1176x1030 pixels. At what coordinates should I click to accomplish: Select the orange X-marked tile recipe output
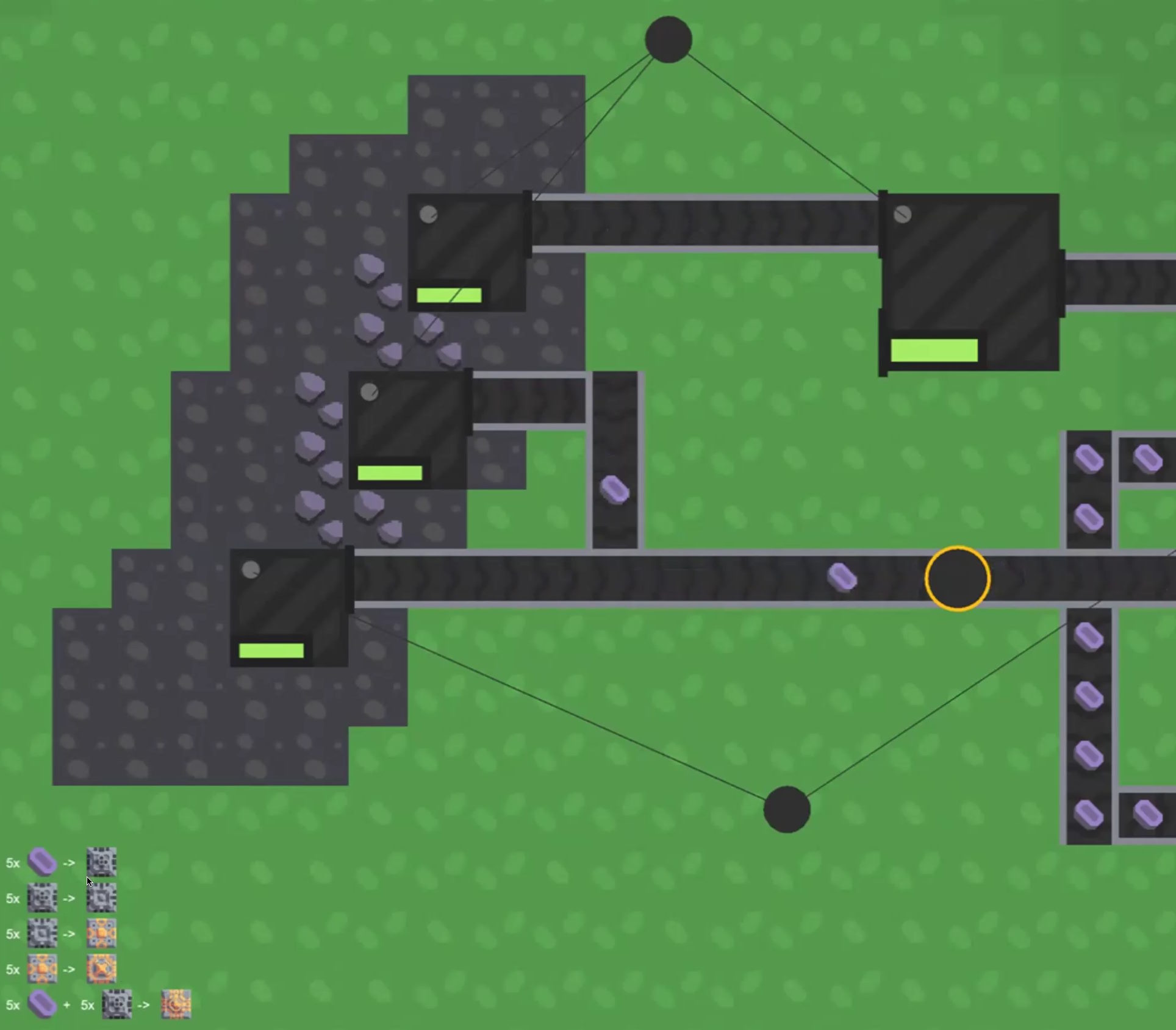[101, 969]
